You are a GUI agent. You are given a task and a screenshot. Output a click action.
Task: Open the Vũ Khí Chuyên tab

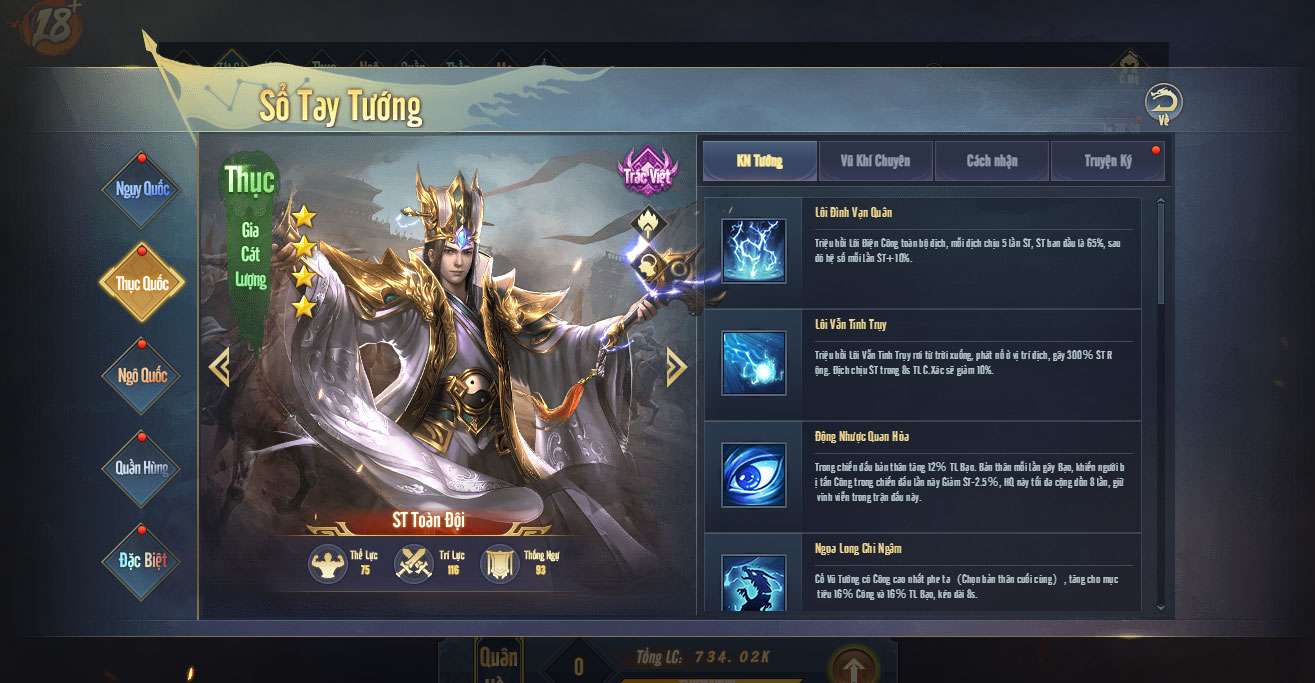pyautogui.click(x=876, y=161)
